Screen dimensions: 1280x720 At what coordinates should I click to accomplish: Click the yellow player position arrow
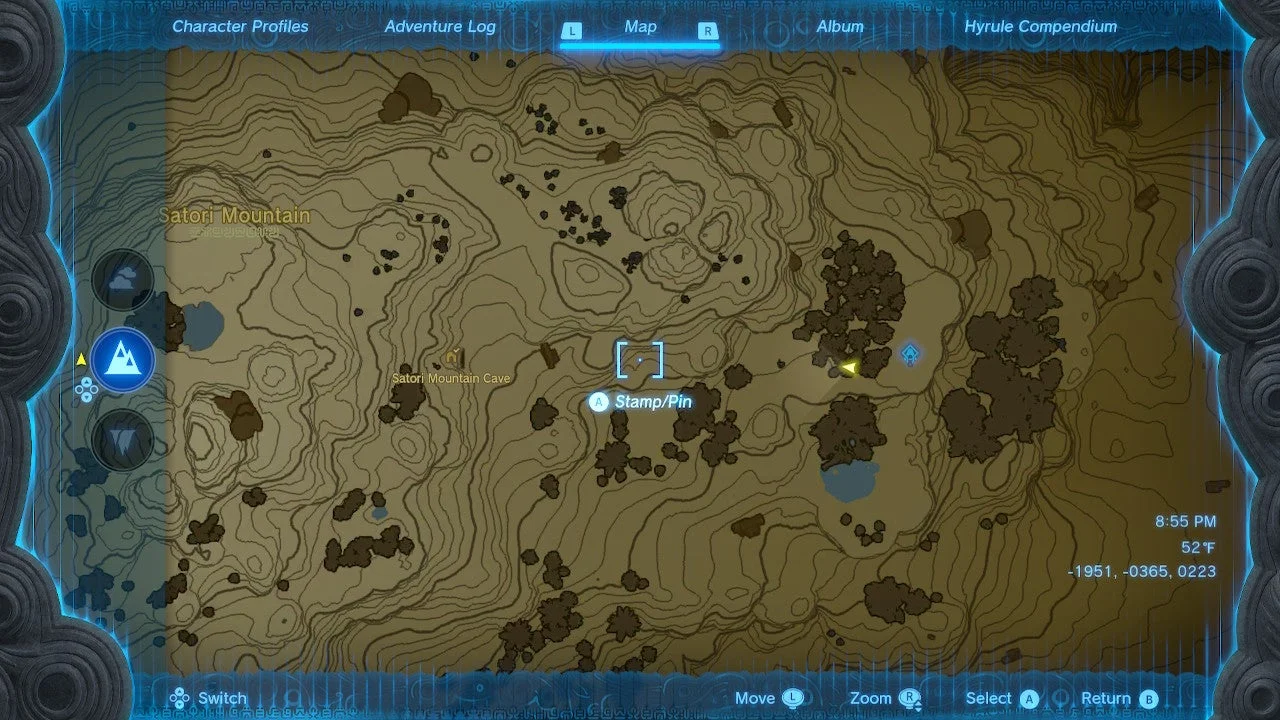[848, 368]
